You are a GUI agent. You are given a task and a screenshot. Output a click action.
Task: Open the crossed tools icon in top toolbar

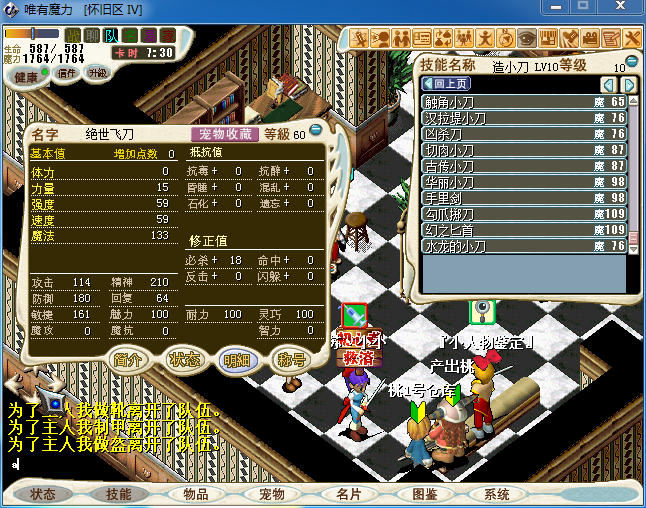click(633, 38)
